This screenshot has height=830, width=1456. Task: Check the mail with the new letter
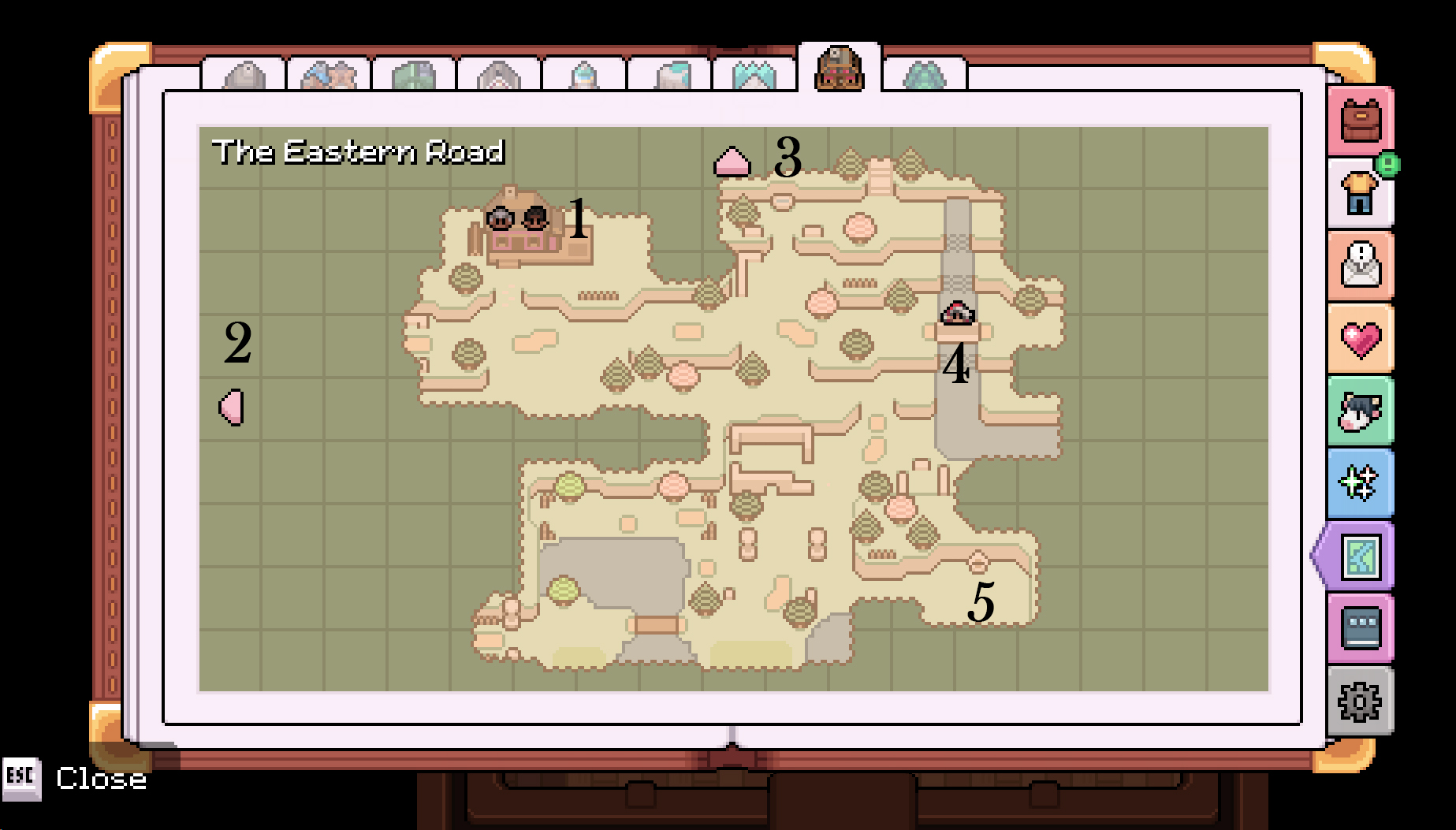tap(1360, 266)
